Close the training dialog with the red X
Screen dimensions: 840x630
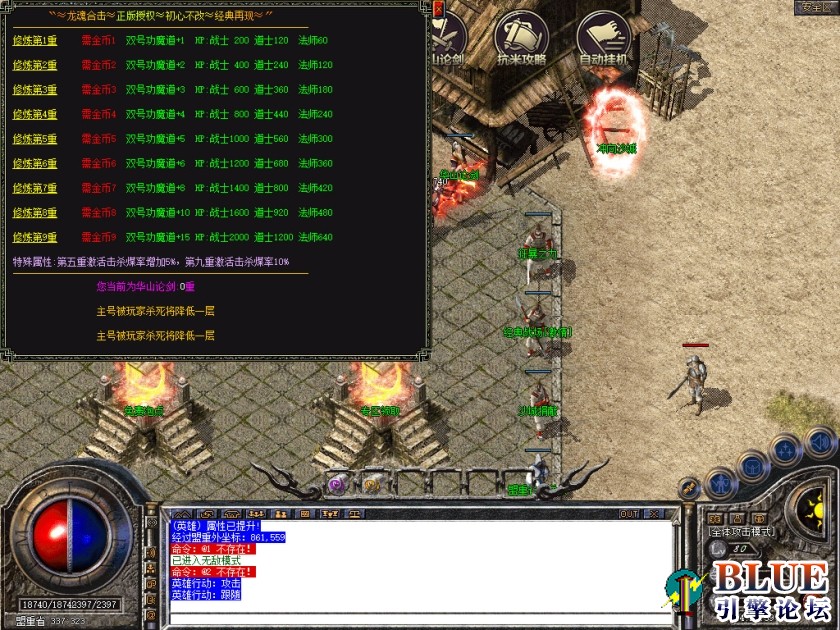pos(438,10)
